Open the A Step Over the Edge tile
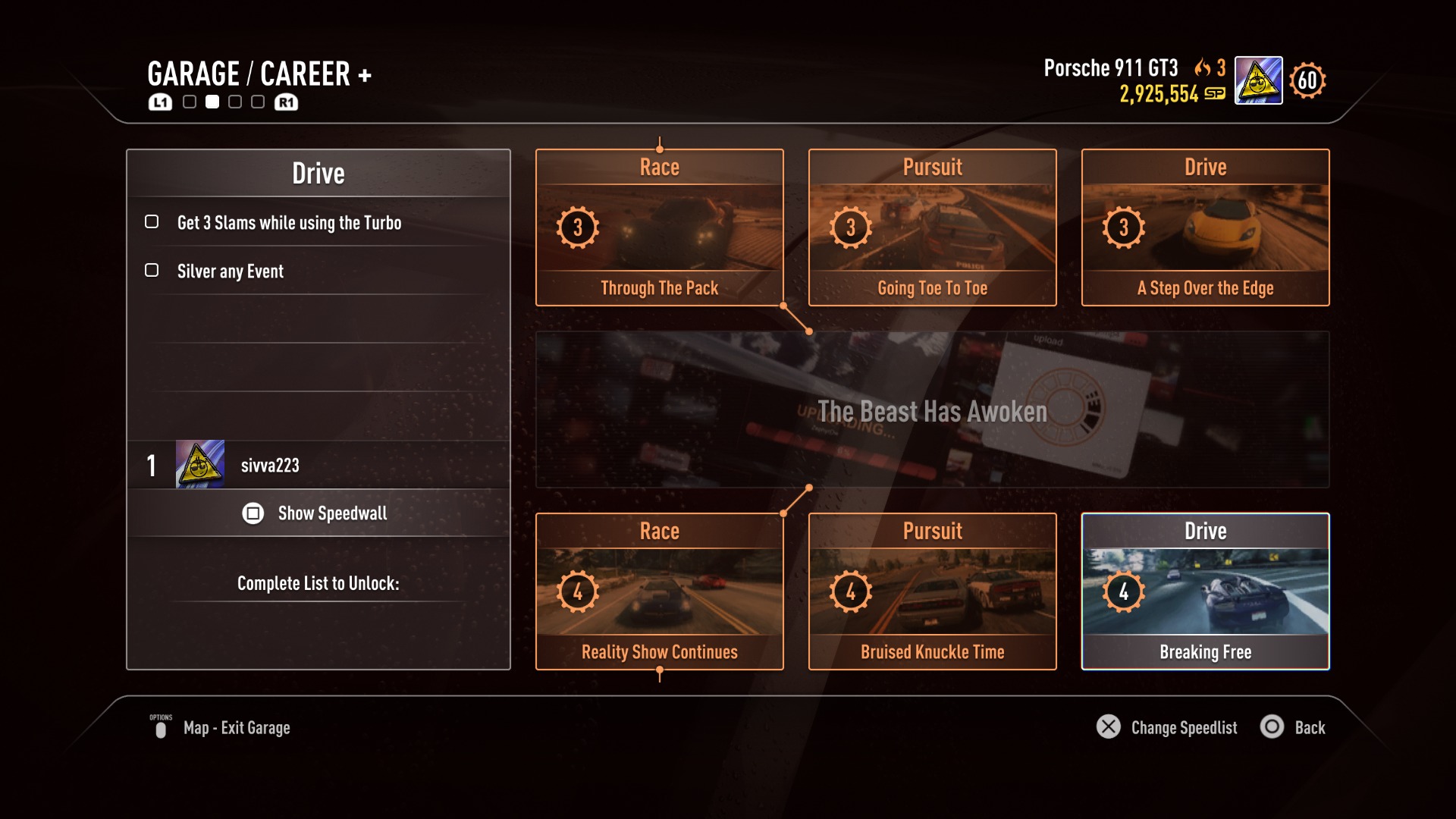 1205,227
